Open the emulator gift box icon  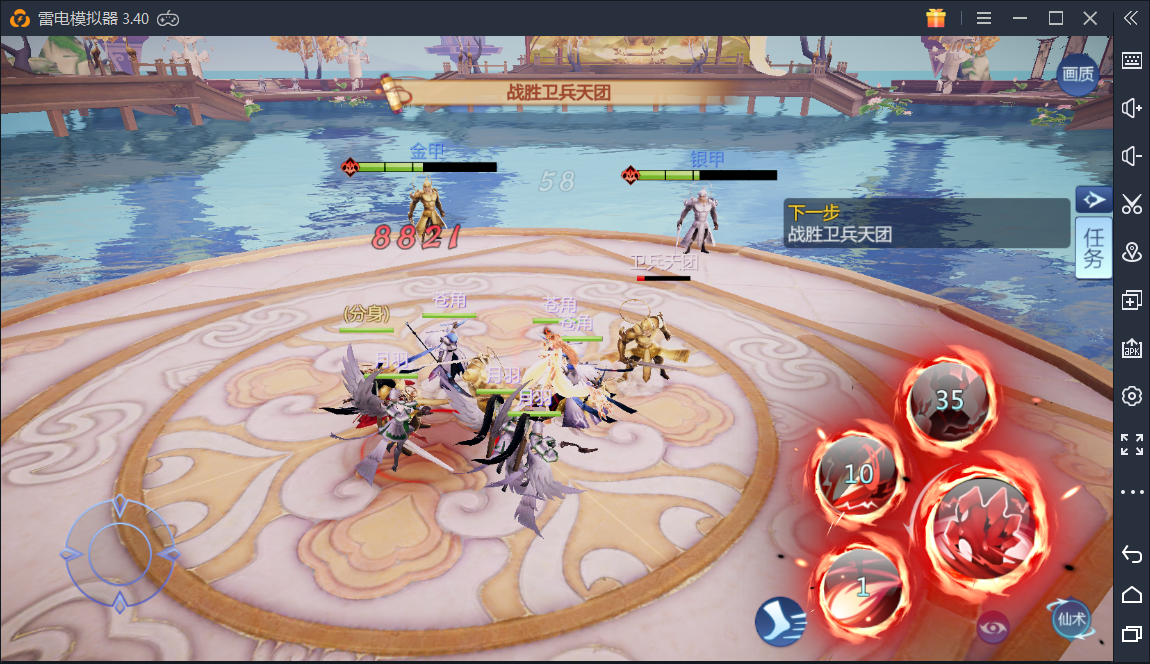point(935,18)
